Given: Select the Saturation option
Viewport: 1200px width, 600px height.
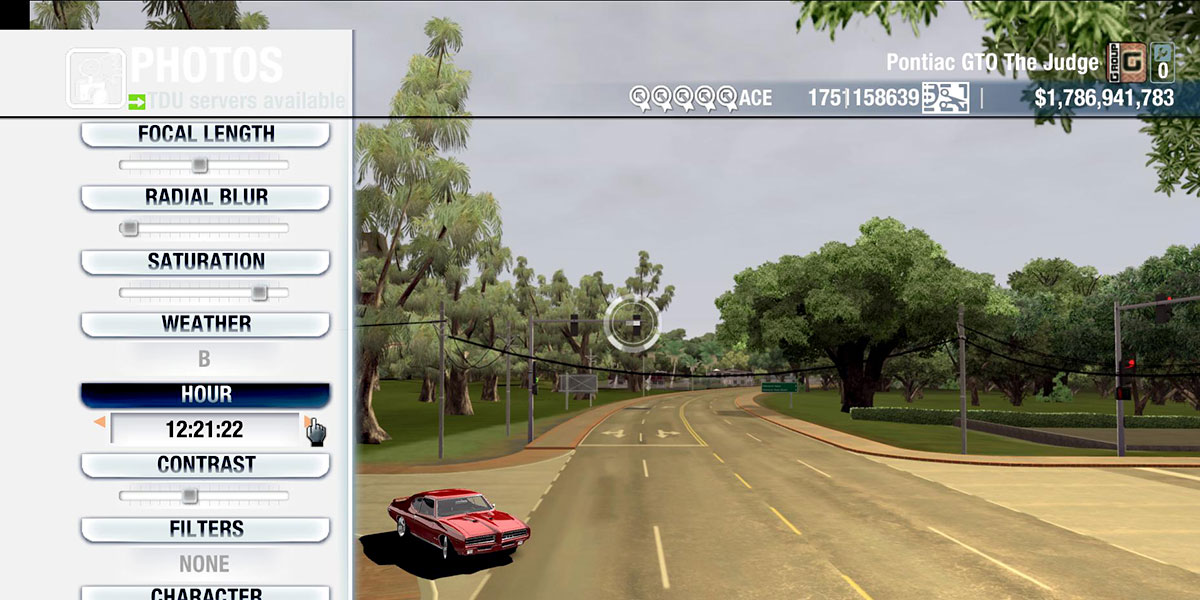Looking at the screenshot, I should [205, 261].
